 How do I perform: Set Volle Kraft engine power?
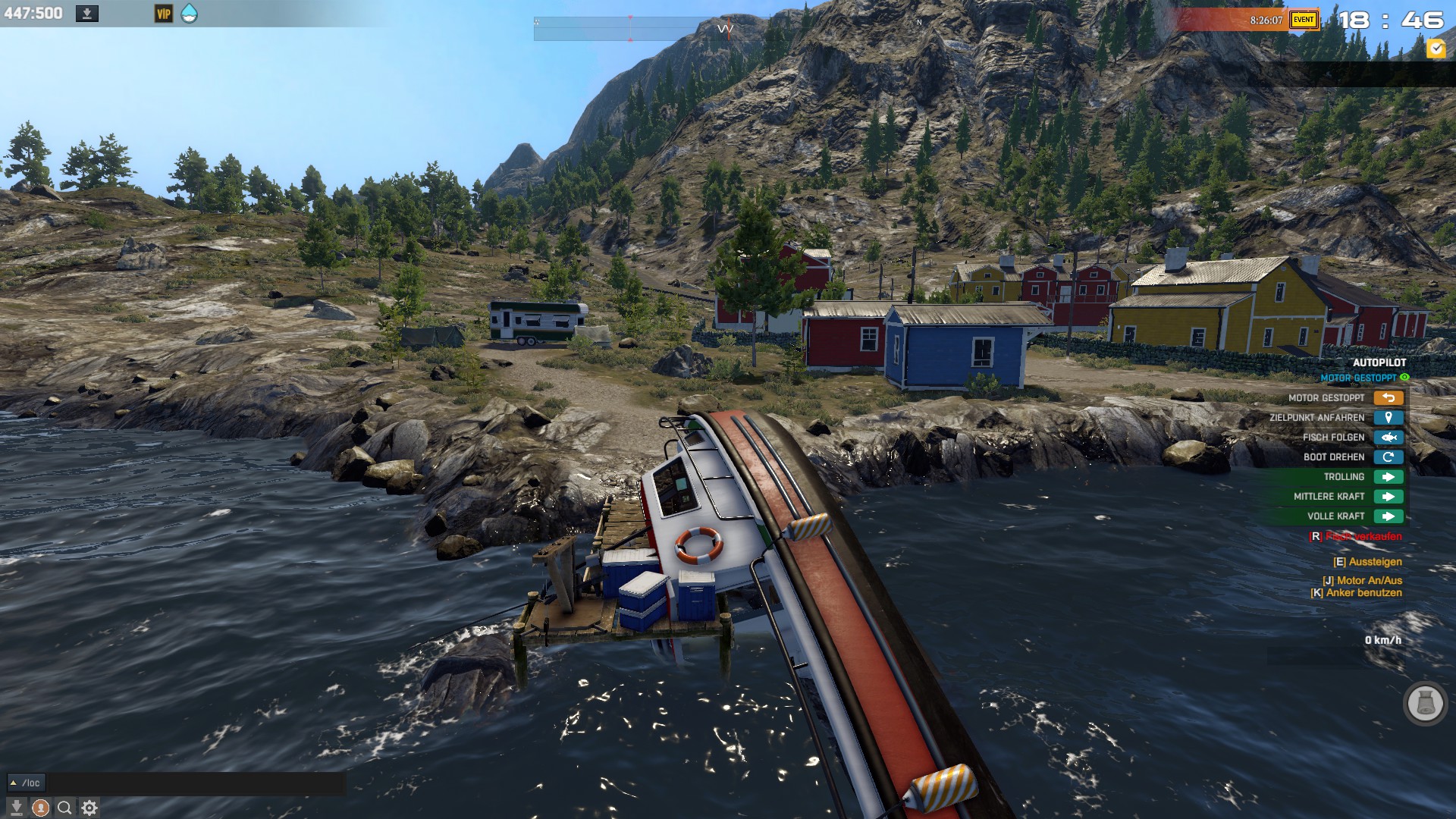tap(1388, 516)
